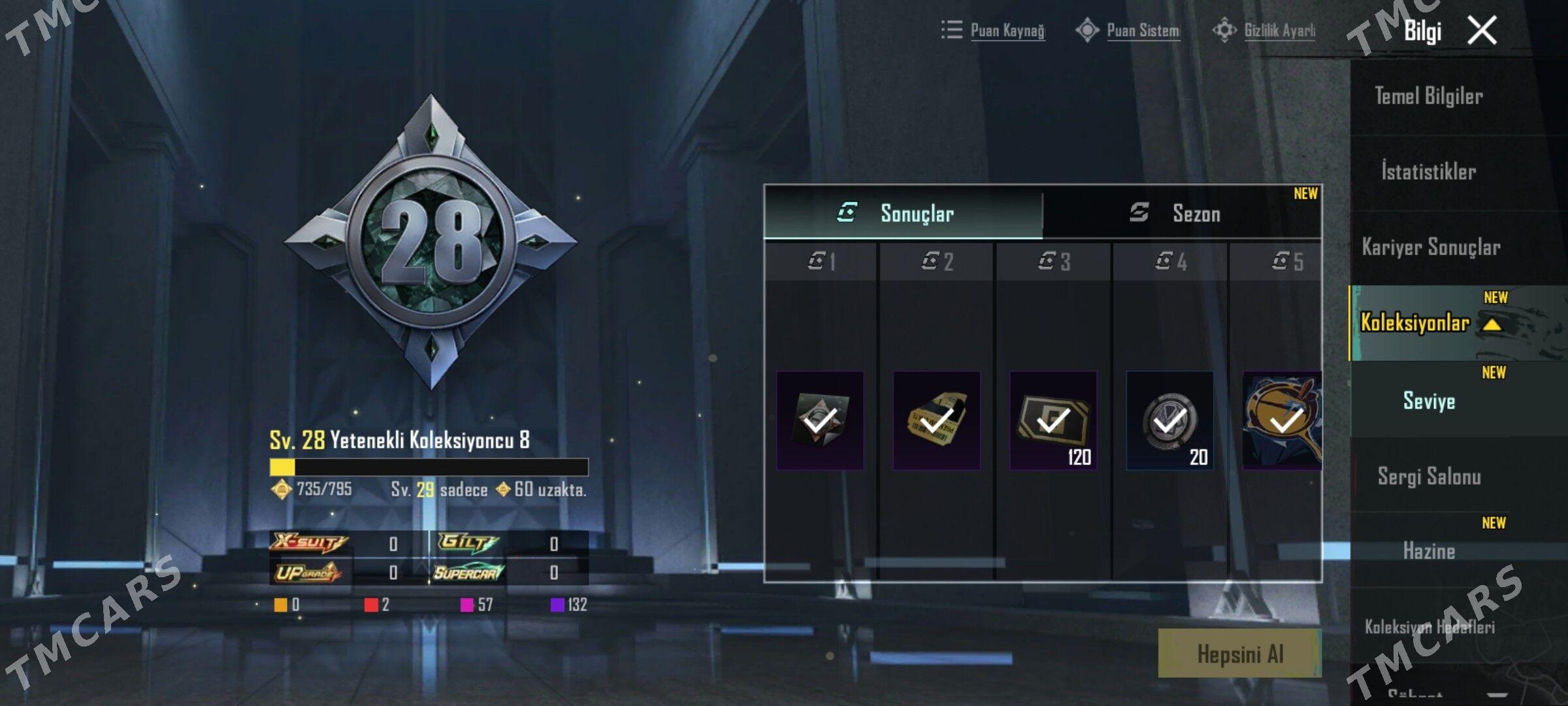
Task: Select the level 5 frying pan reward
Action: point(1282,420)
